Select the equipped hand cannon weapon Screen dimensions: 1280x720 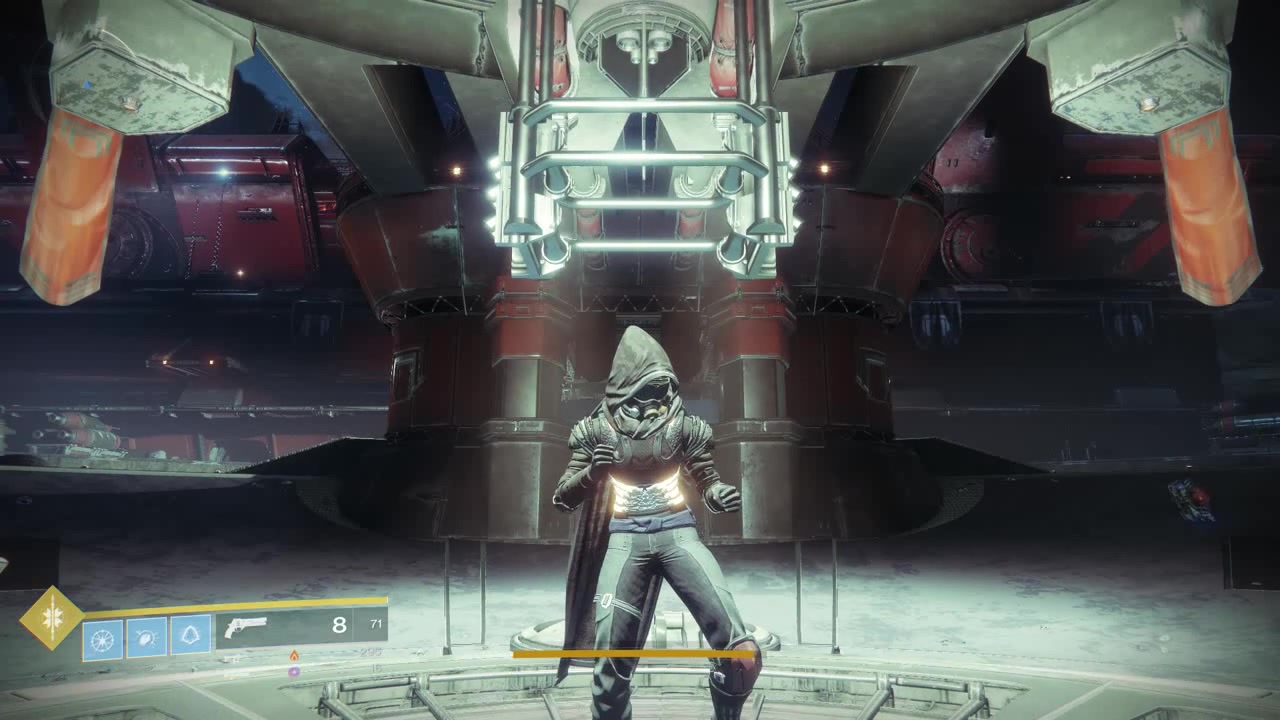pos(246,627)
